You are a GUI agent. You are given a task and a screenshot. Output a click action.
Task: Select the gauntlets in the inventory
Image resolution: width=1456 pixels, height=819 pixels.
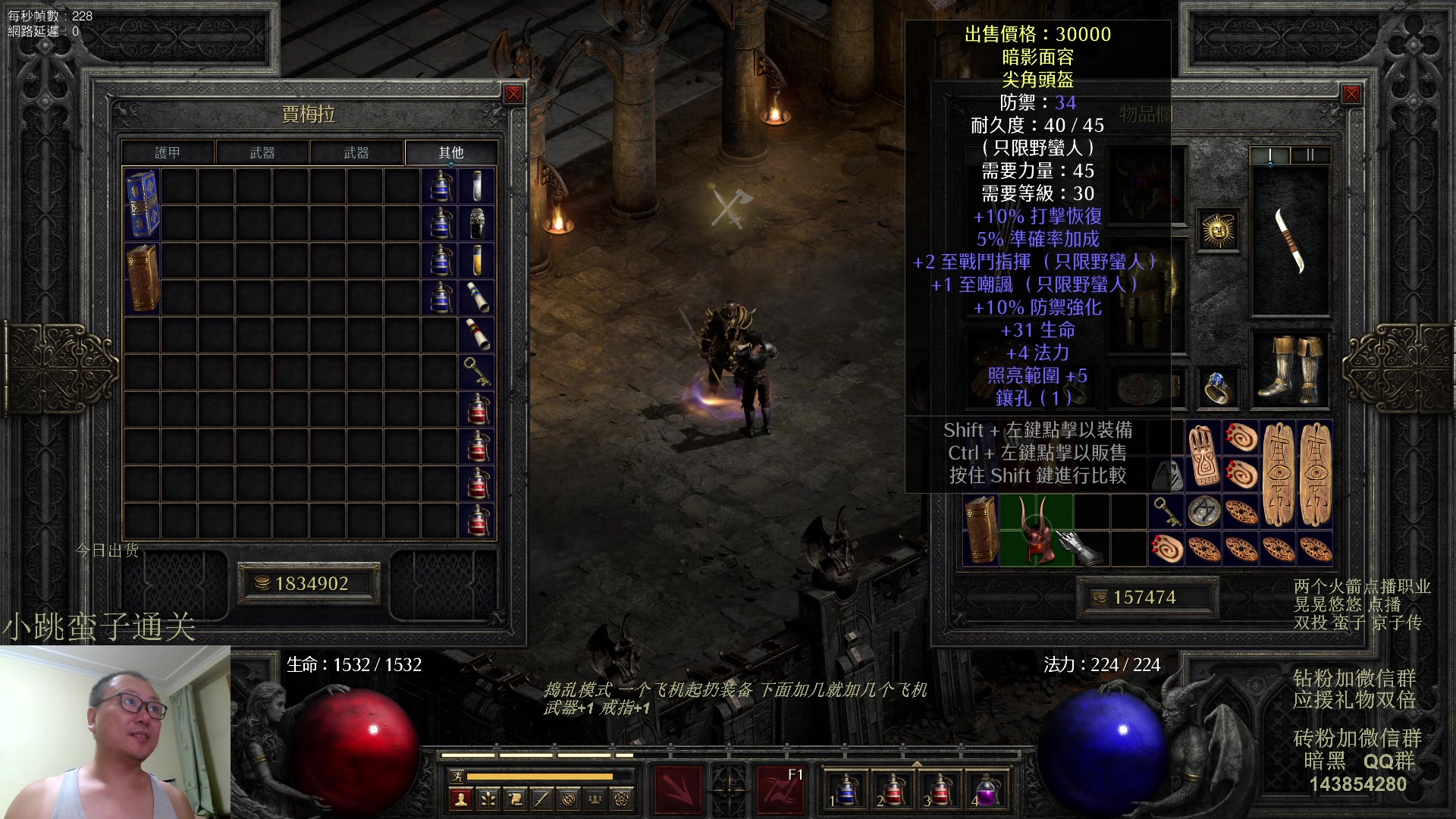coord(1081,548)
